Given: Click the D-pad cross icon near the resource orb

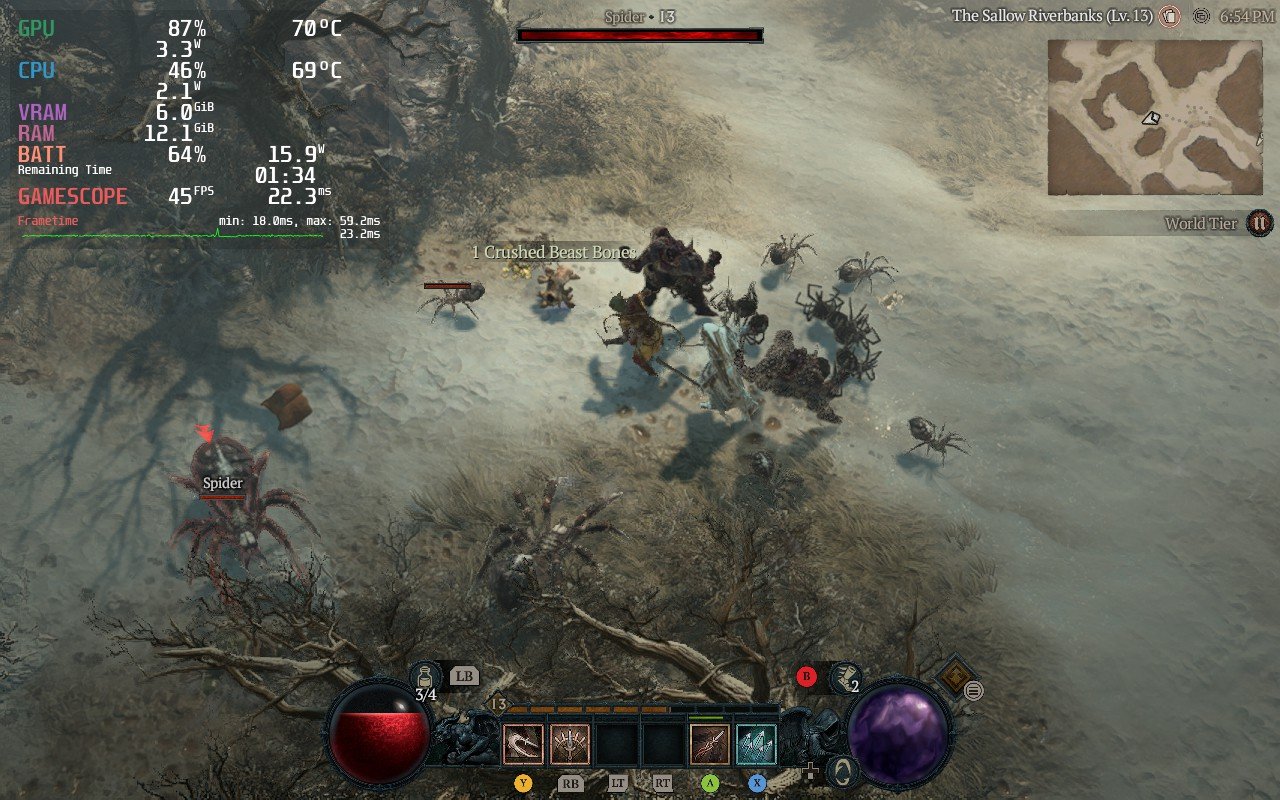Looking at the screenshot, I should point(811,773).
